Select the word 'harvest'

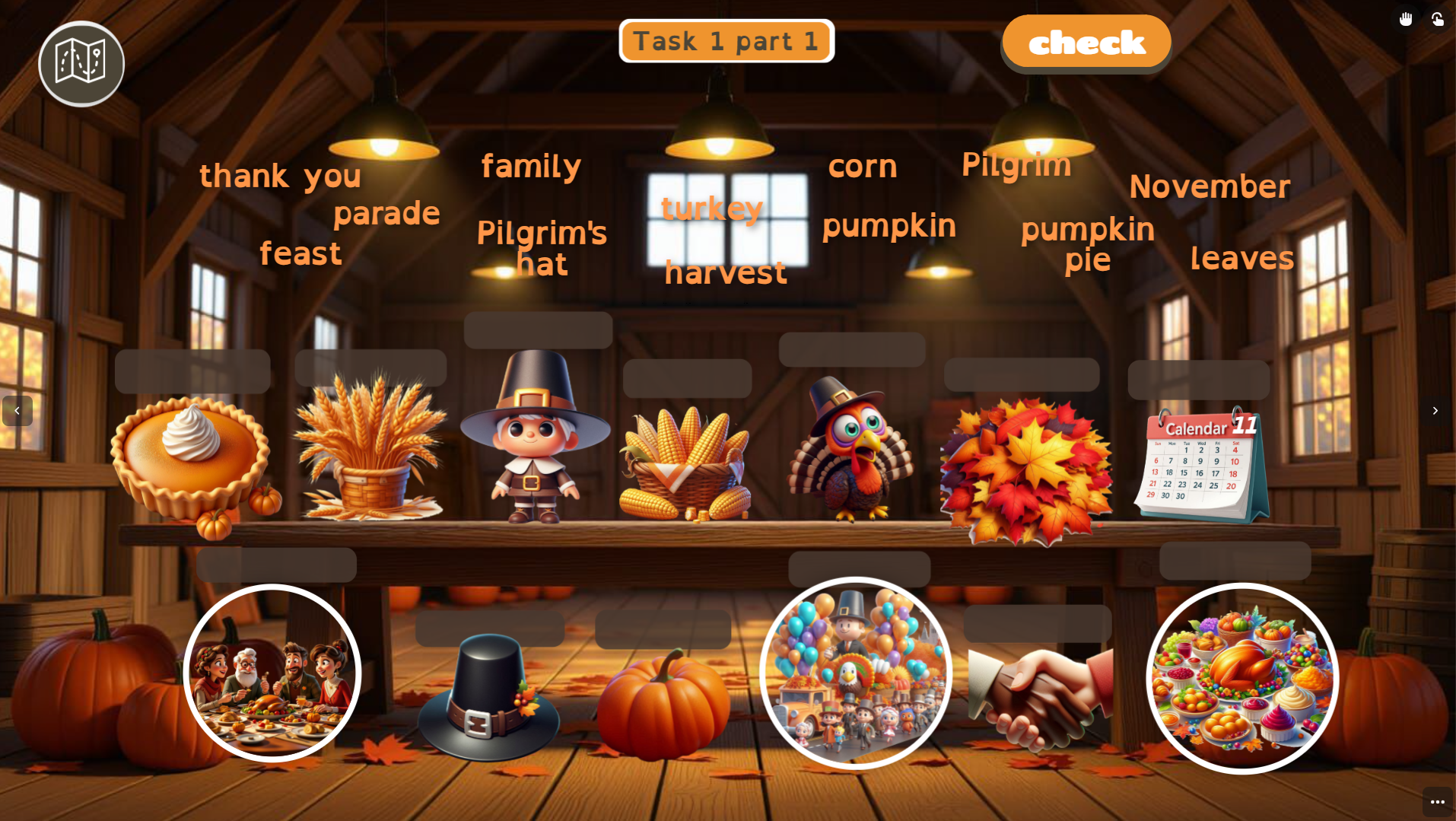click(725, 272)
